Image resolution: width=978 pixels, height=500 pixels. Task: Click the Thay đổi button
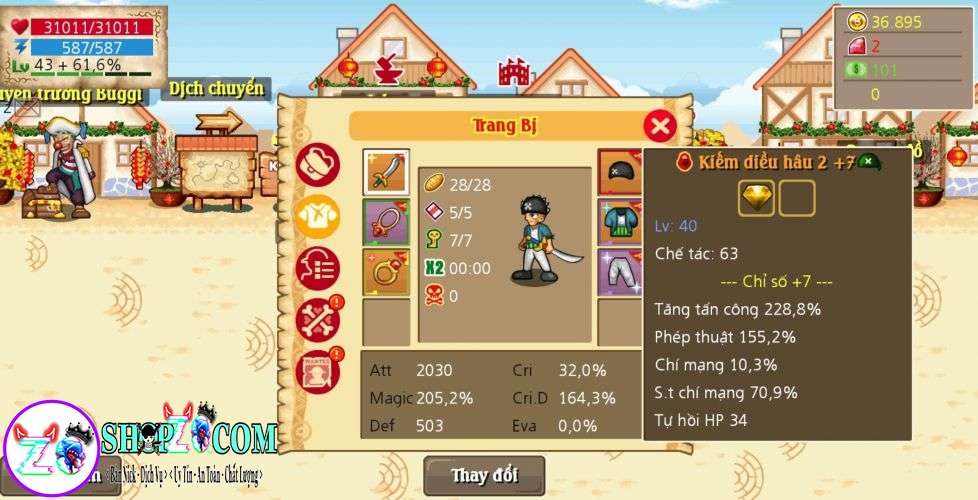click(484, 475)
